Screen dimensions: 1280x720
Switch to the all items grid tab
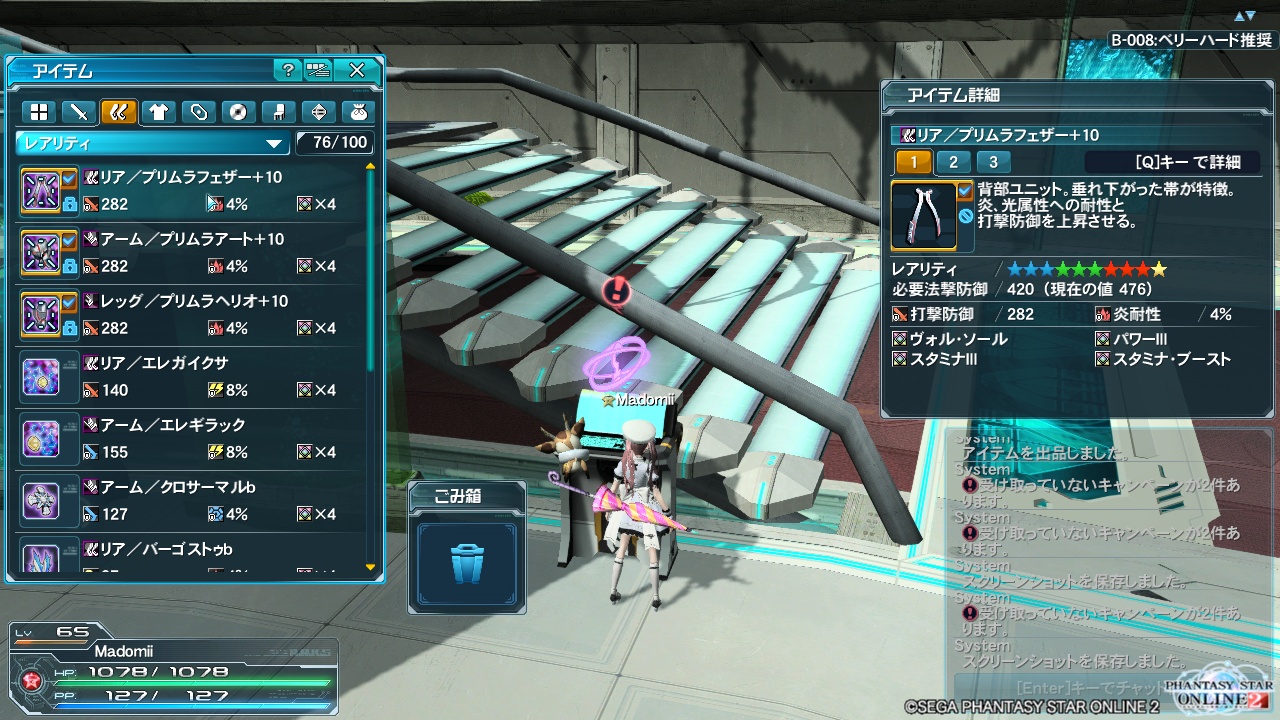click(38, 111)
